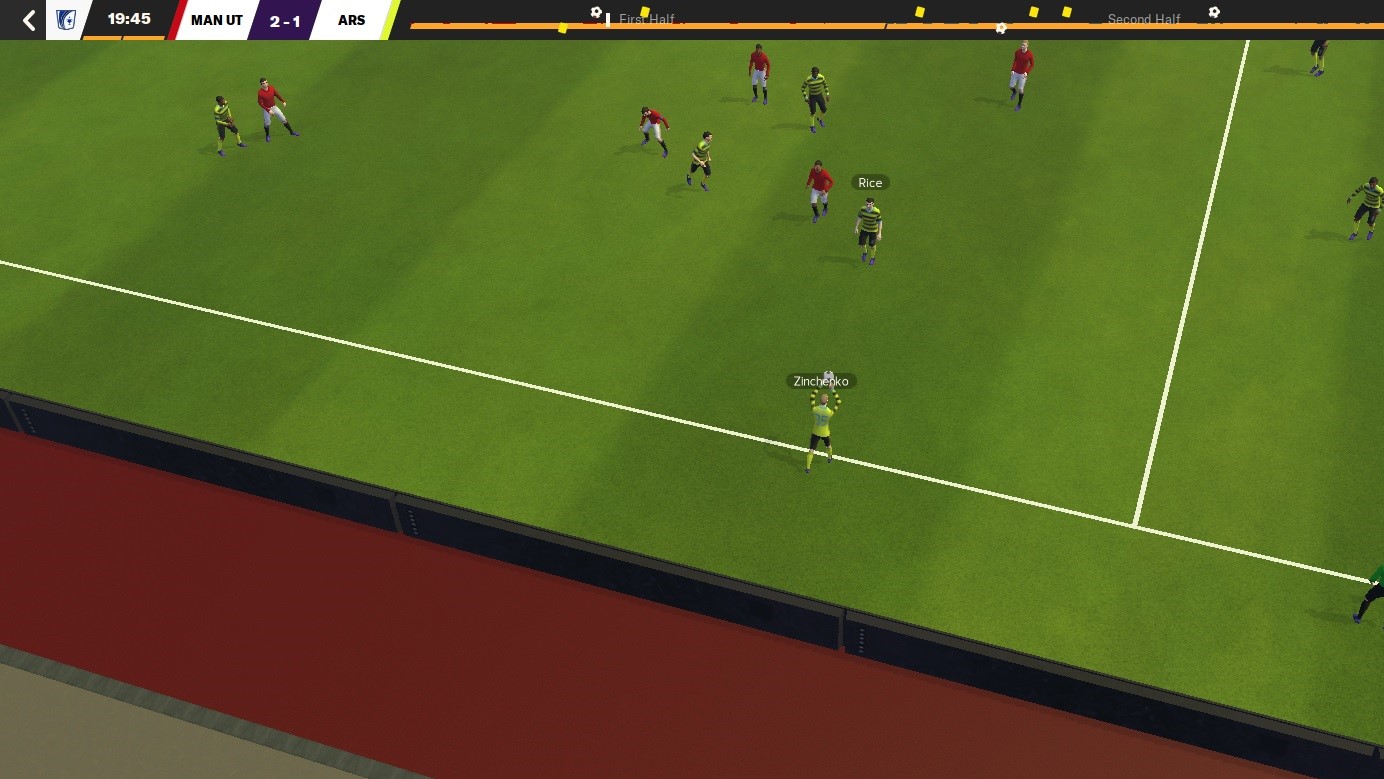Select the goal icon near middle of match timeline
Screen dimensions: 1384x779
[x=1001, y=27]
